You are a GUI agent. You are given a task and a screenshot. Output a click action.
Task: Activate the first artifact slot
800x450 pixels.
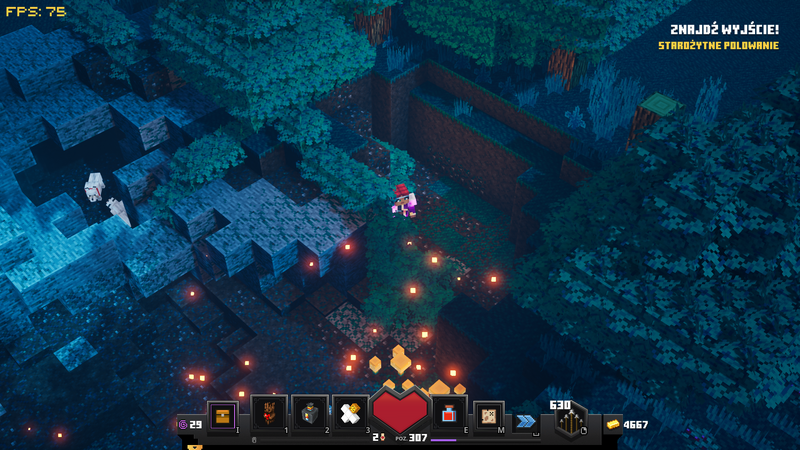269,414
